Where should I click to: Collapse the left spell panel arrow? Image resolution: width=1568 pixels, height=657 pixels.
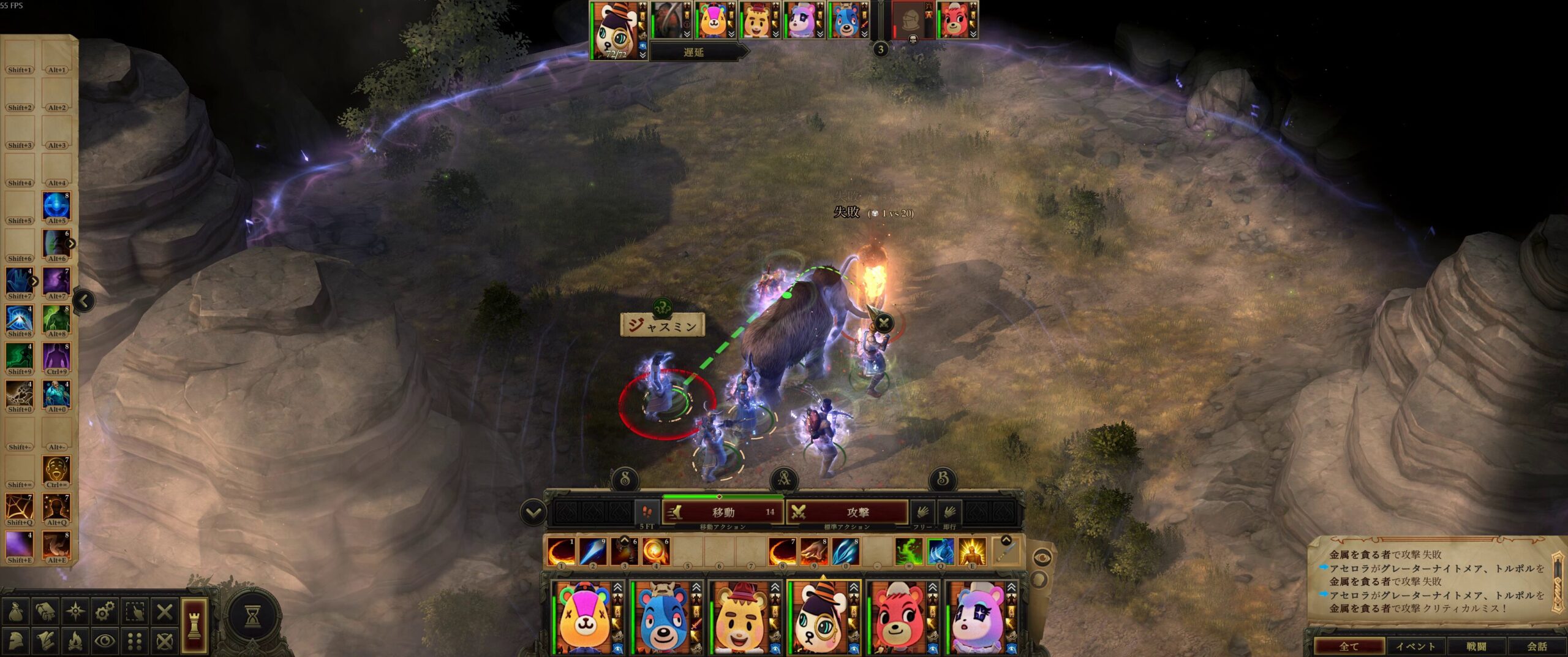coord(84,301)
